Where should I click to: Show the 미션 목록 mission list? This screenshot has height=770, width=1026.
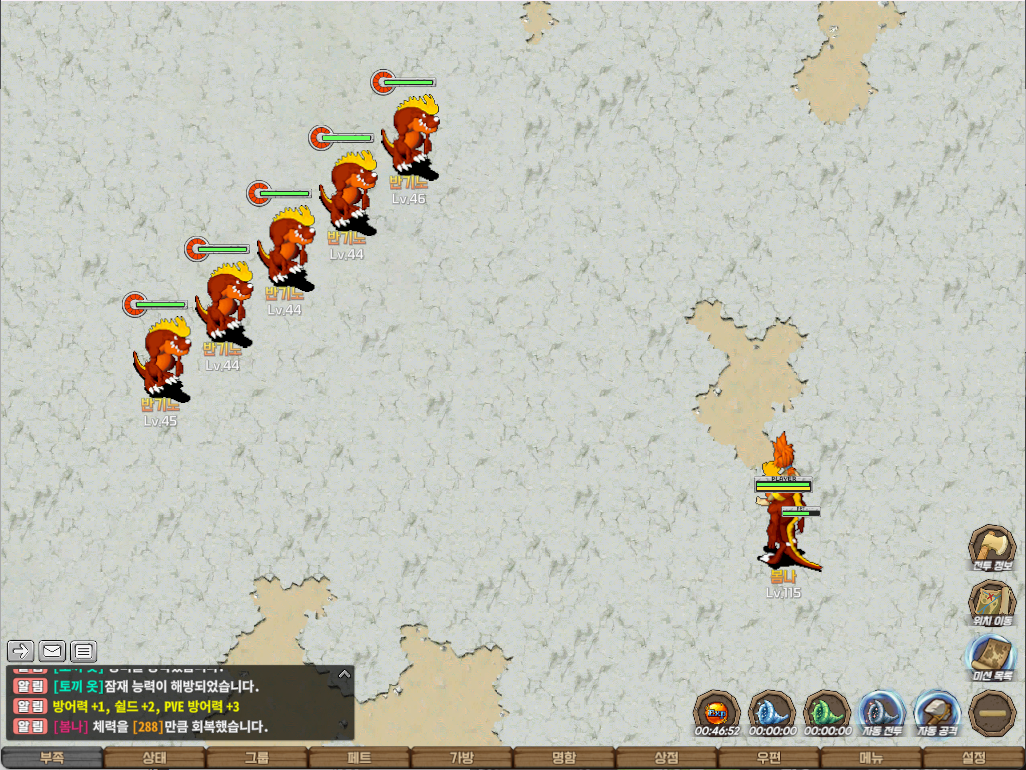tap(991, 656)
